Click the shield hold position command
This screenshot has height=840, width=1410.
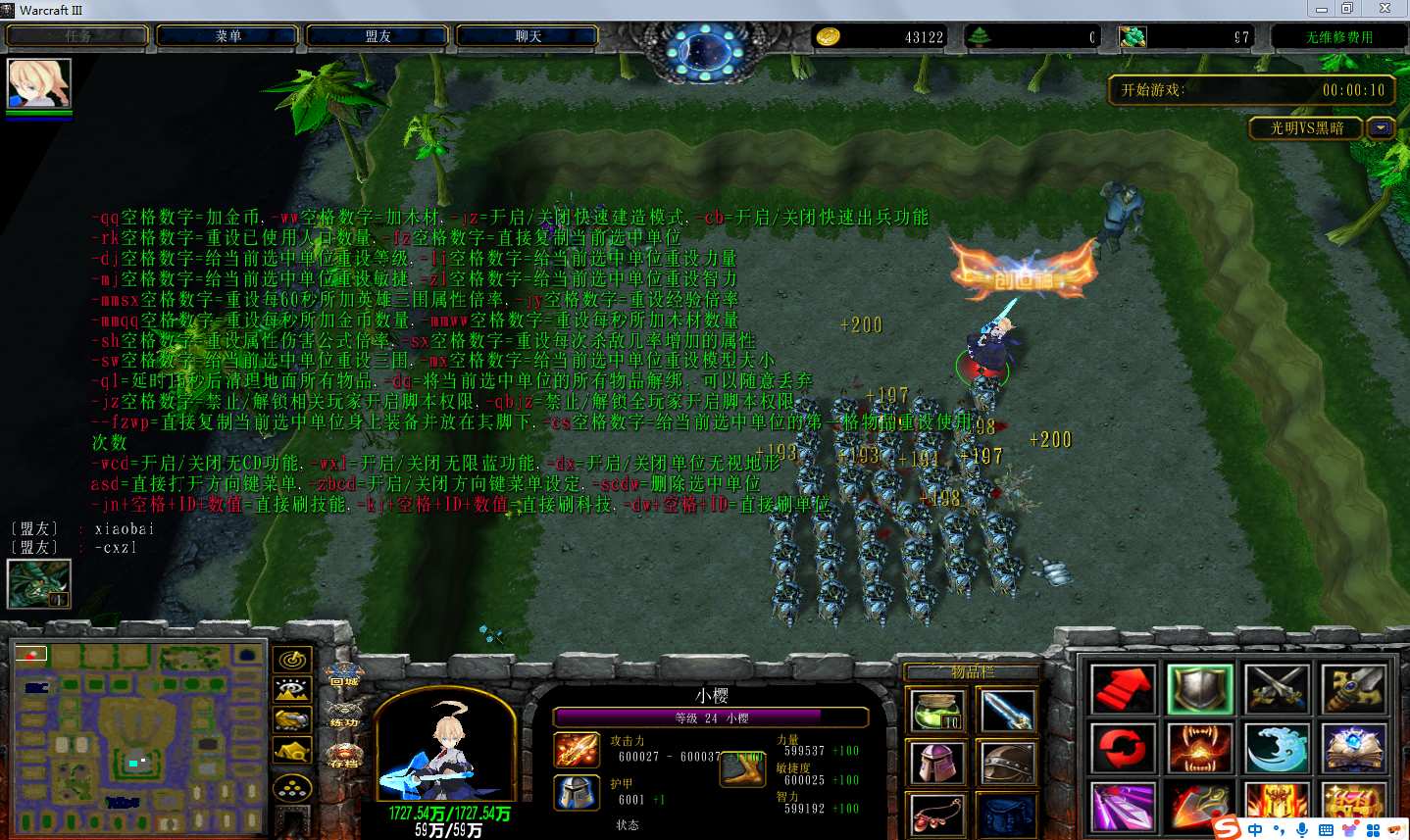click(1199, 689)
